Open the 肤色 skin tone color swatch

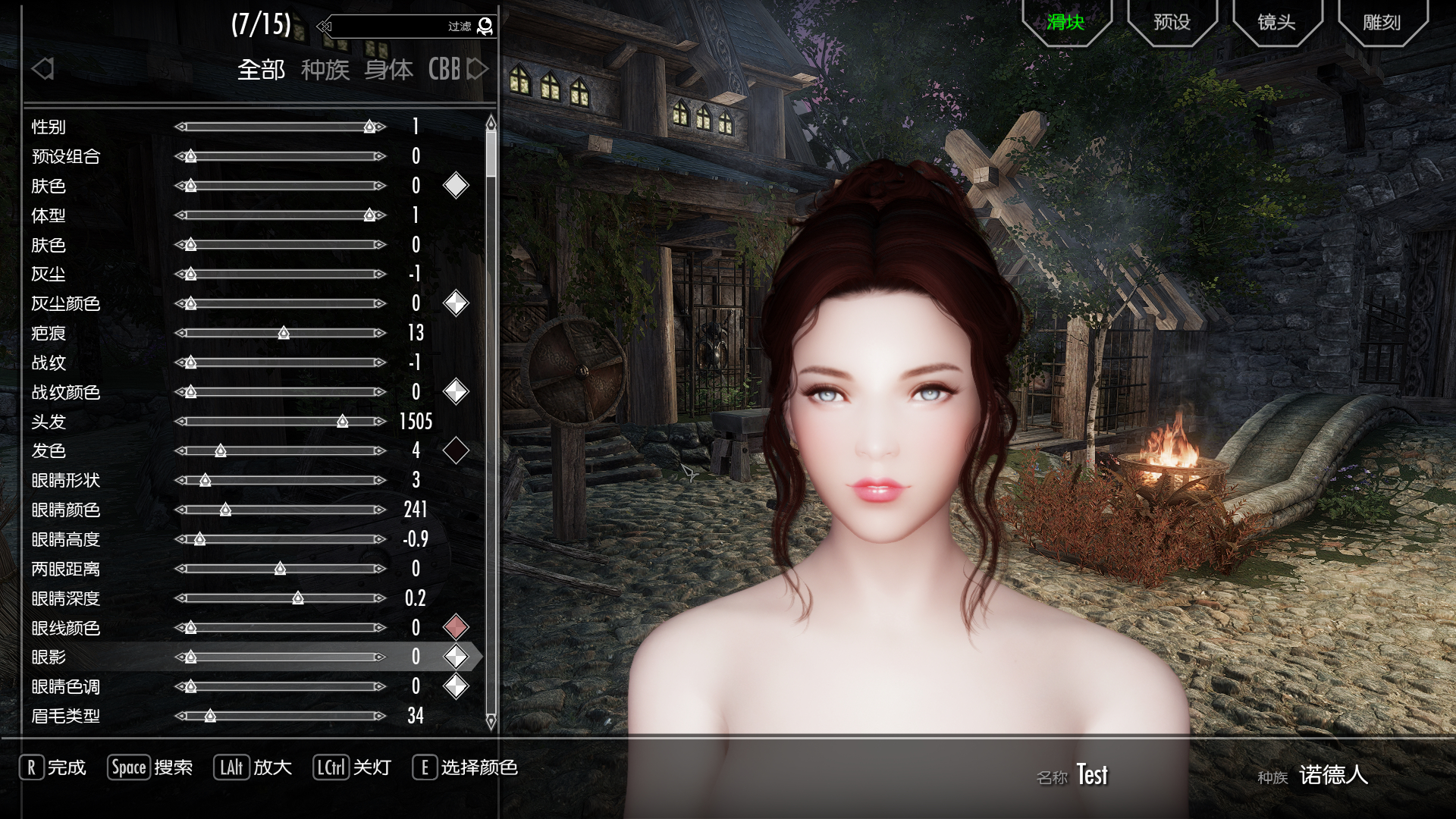tap(456, 185)
